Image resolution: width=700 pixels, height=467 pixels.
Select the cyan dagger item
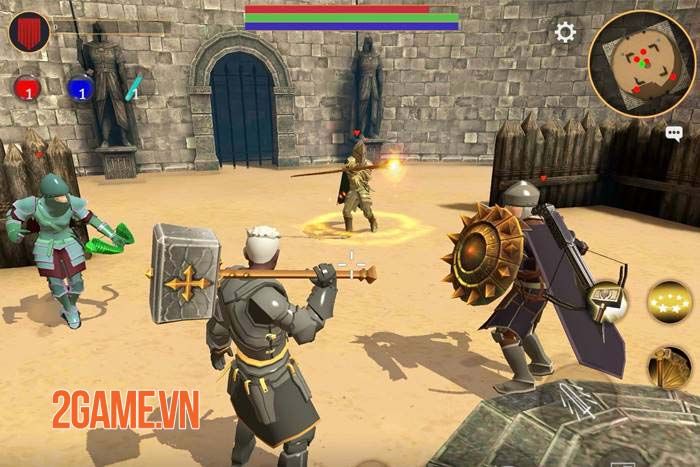pos(132,87)
